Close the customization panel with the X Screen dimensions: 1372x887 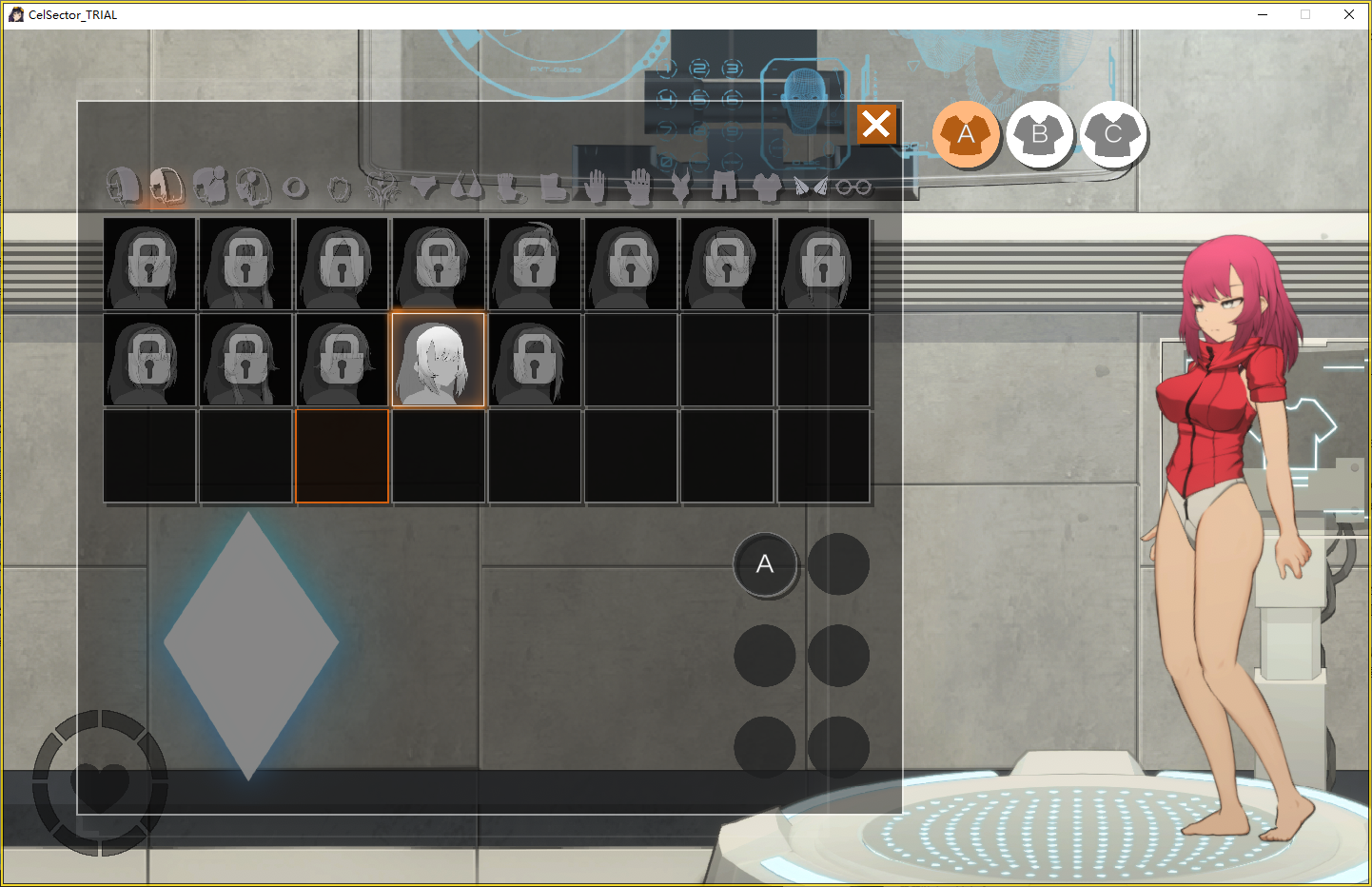pos(876,124)
